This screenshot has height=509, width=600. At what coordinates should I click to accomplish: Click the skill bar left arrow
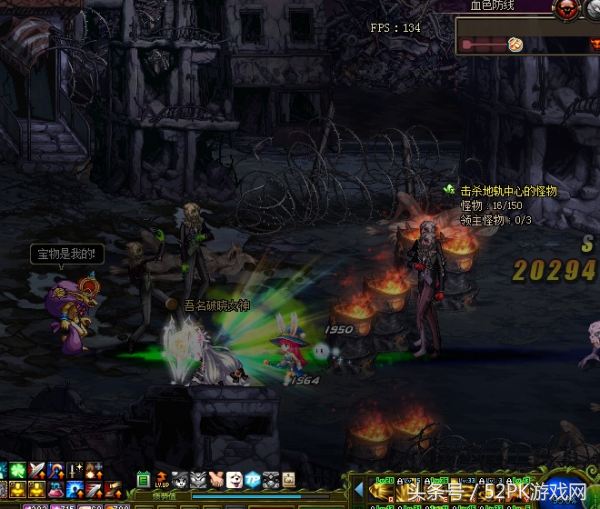pyautogui.click(x=360, y=489)
